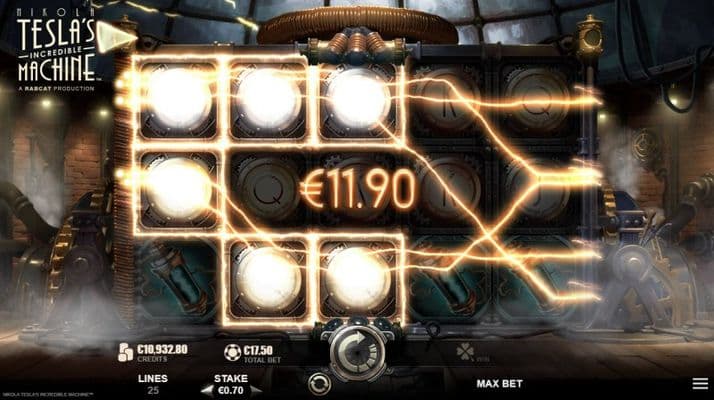The height and width of the screenshot is (400, 714).
Task: Spin the reels with the central button
Action: [x=357, y=347]
